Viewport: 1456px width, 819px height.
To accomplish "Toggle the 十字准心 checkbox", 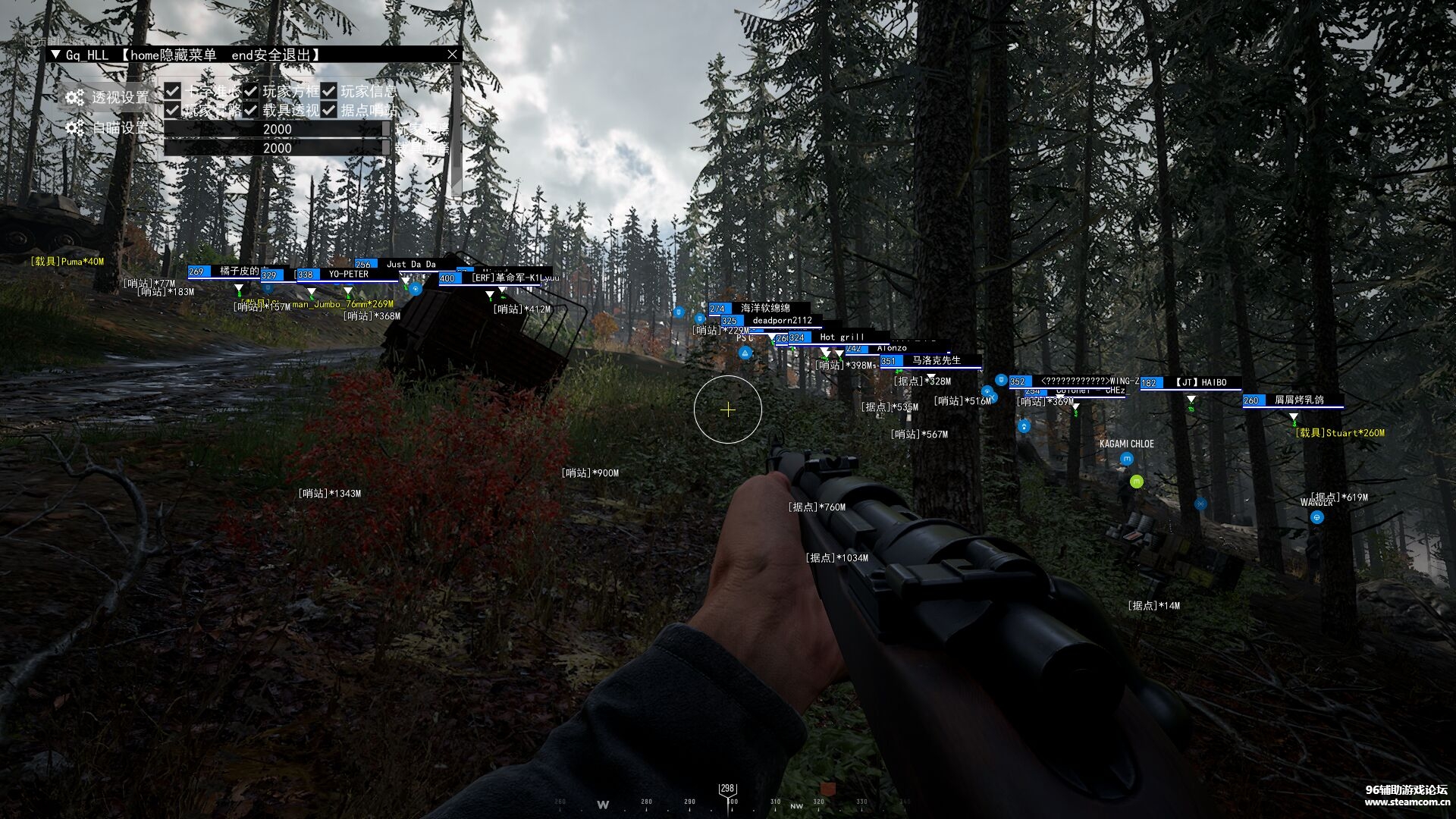I will (x=173, y=91).
